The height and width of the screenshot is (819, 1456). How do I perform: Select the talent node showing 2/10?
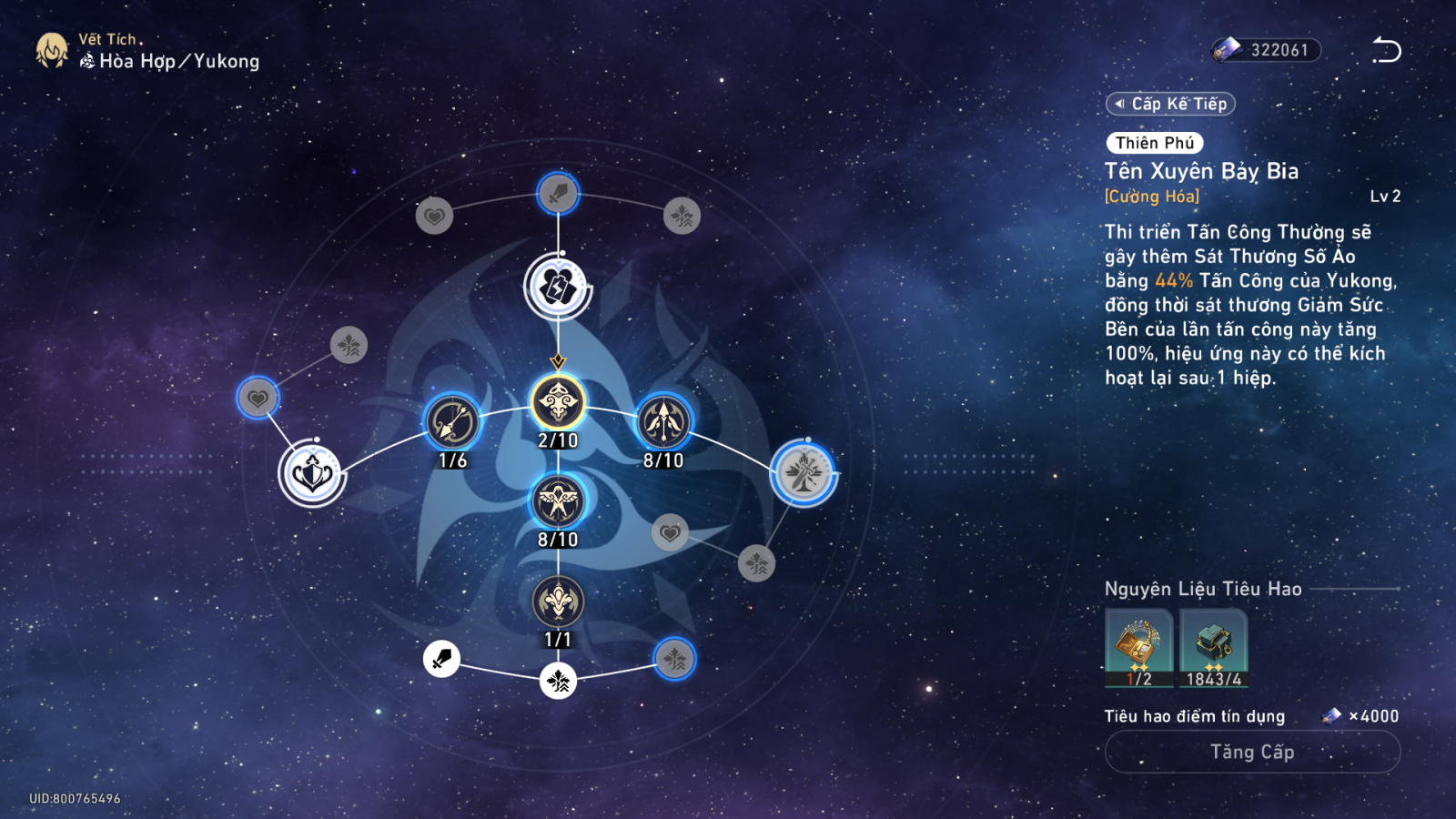558,402
